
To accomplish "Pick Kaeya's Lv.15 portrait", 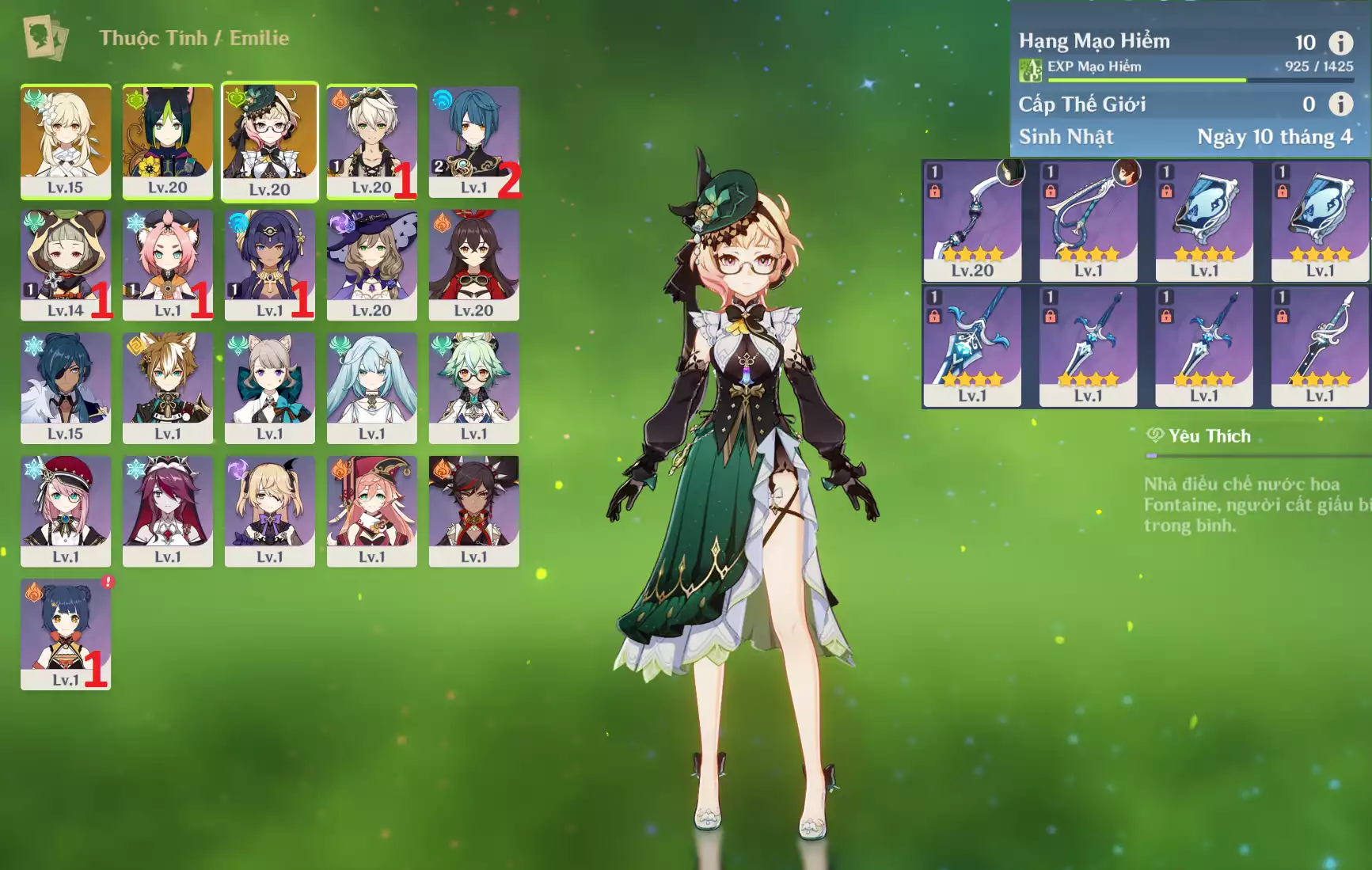I will (65, 387).
